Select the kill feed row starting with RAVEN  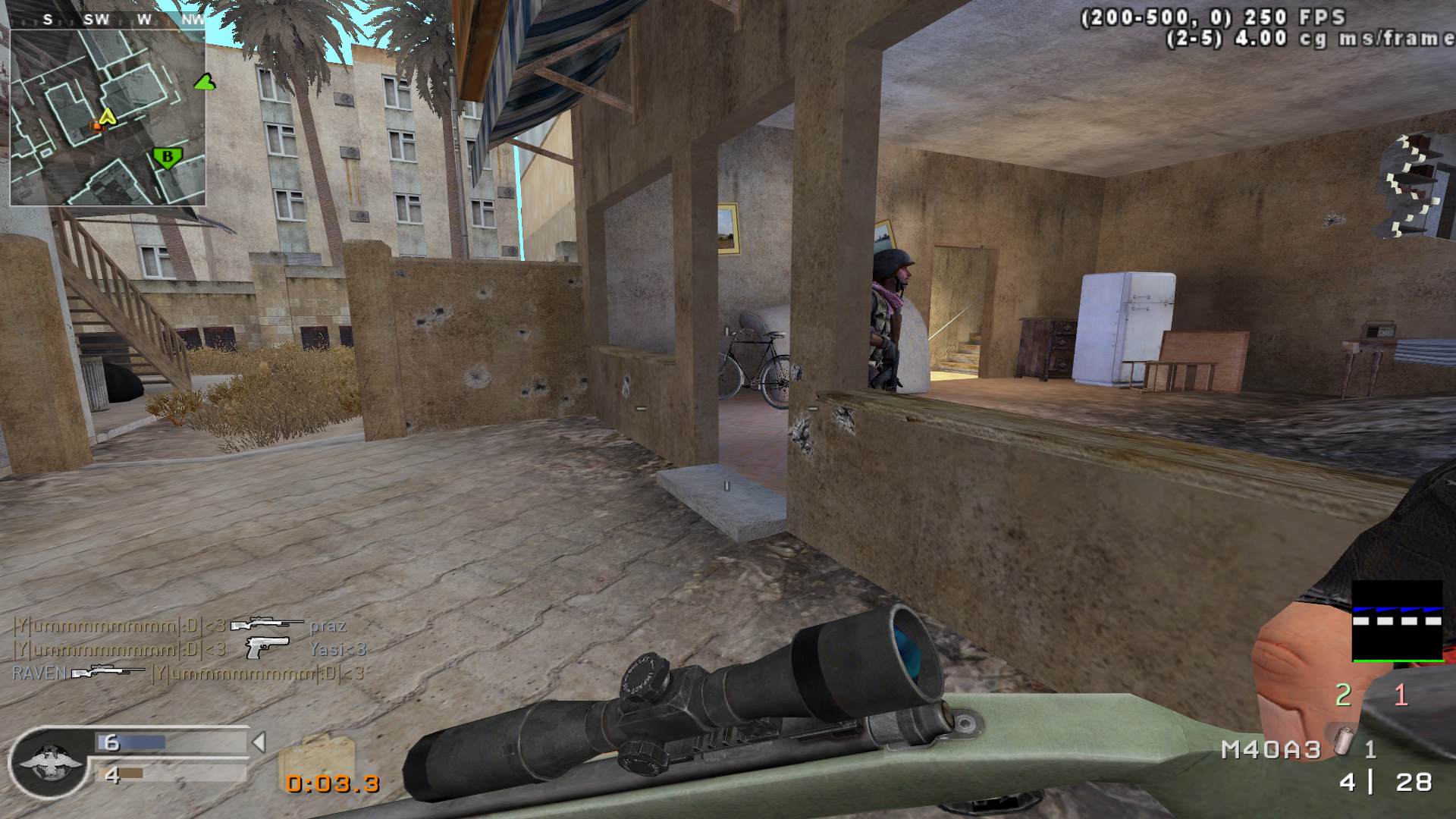[188, 673]
